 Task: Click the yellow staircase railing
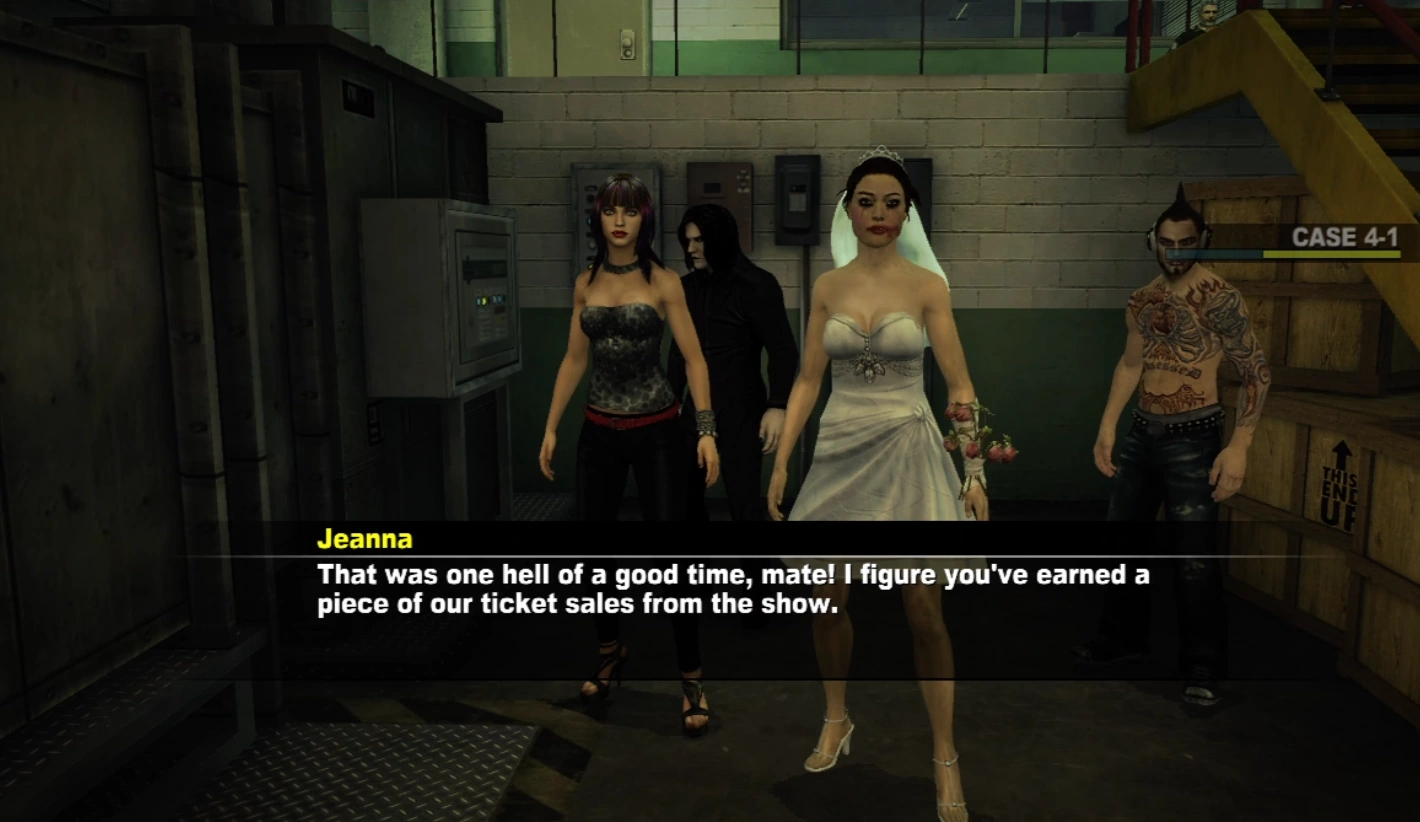pyautogui.click(x=1300, y=130)
